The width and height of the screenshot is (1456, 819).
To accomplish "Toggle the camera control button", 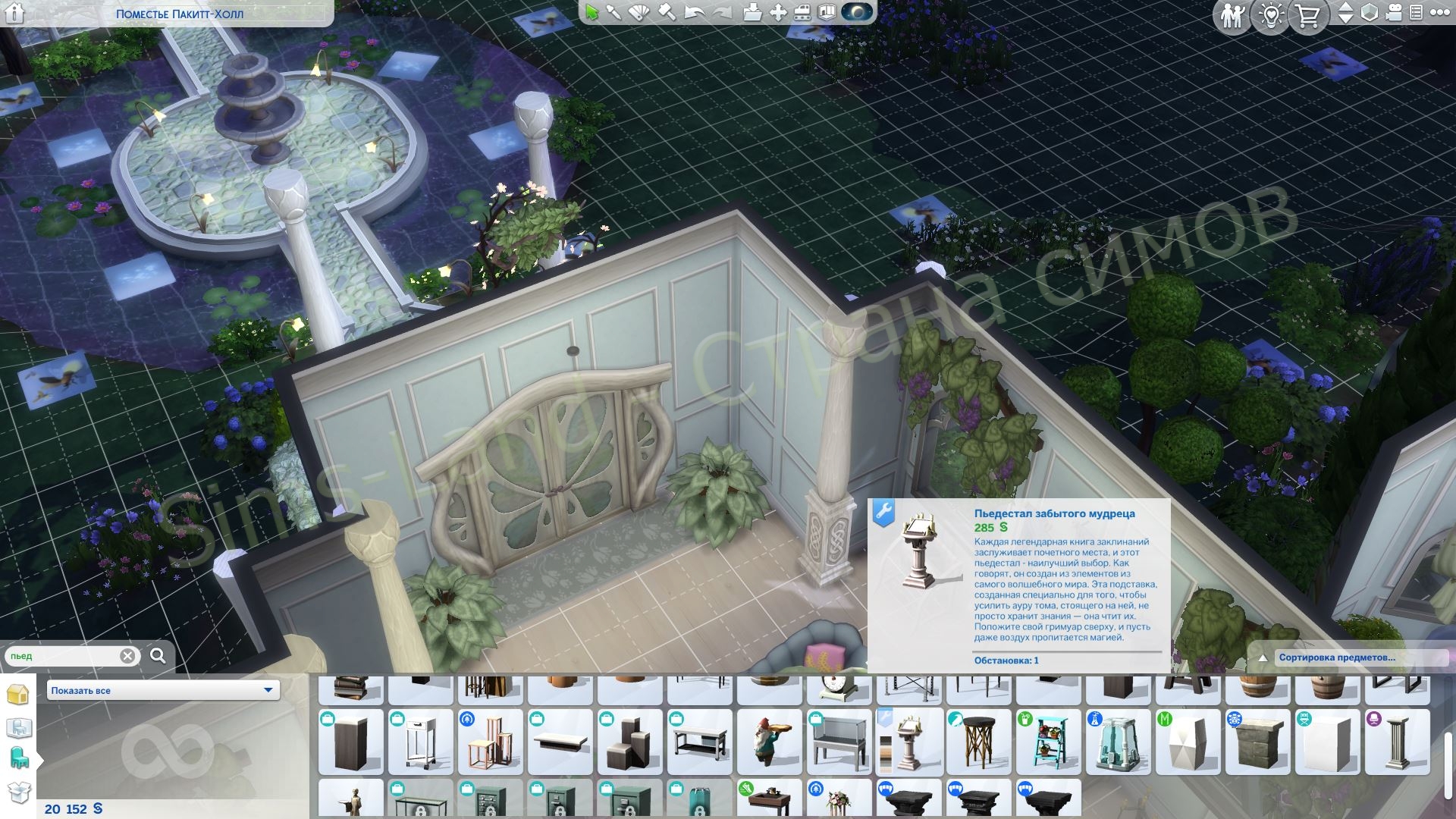I will click(x=1394, y=13).
